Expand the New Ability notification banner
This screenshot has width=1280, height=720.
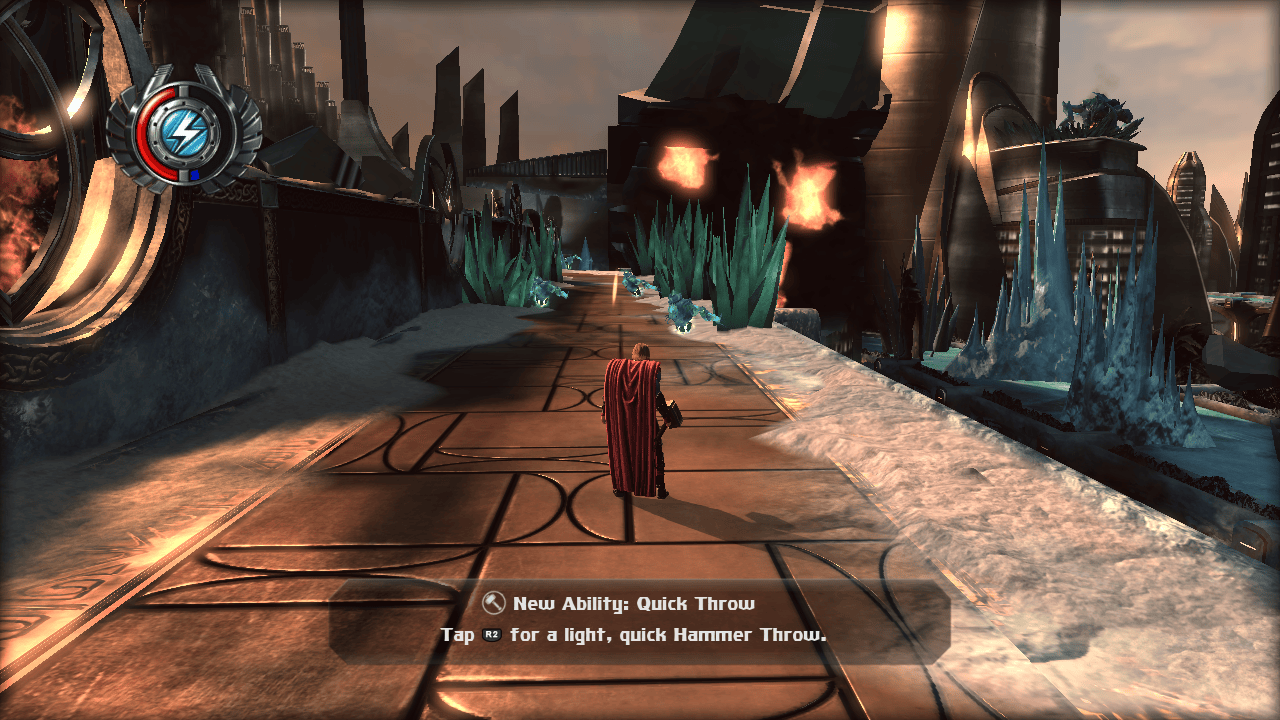pyautogui.click(x=640, y=618)
